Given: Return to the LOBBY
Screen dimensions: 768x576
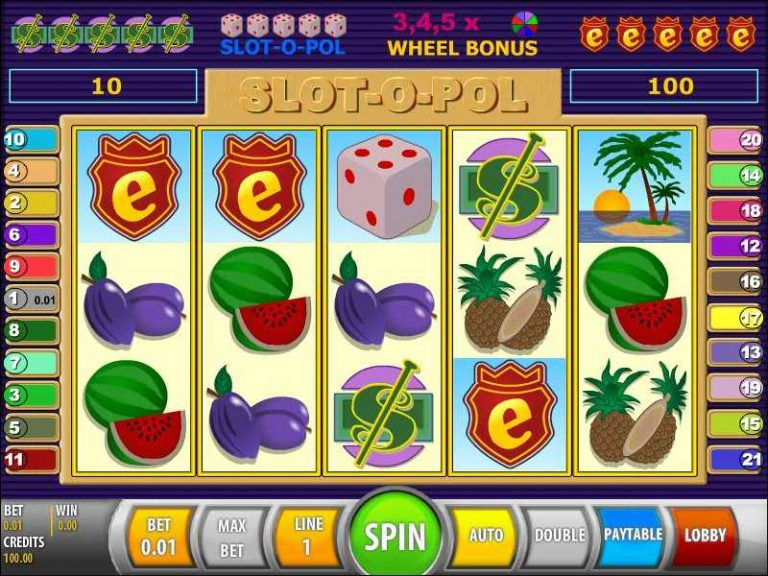Looking at the screenshot, I should 704,535.
